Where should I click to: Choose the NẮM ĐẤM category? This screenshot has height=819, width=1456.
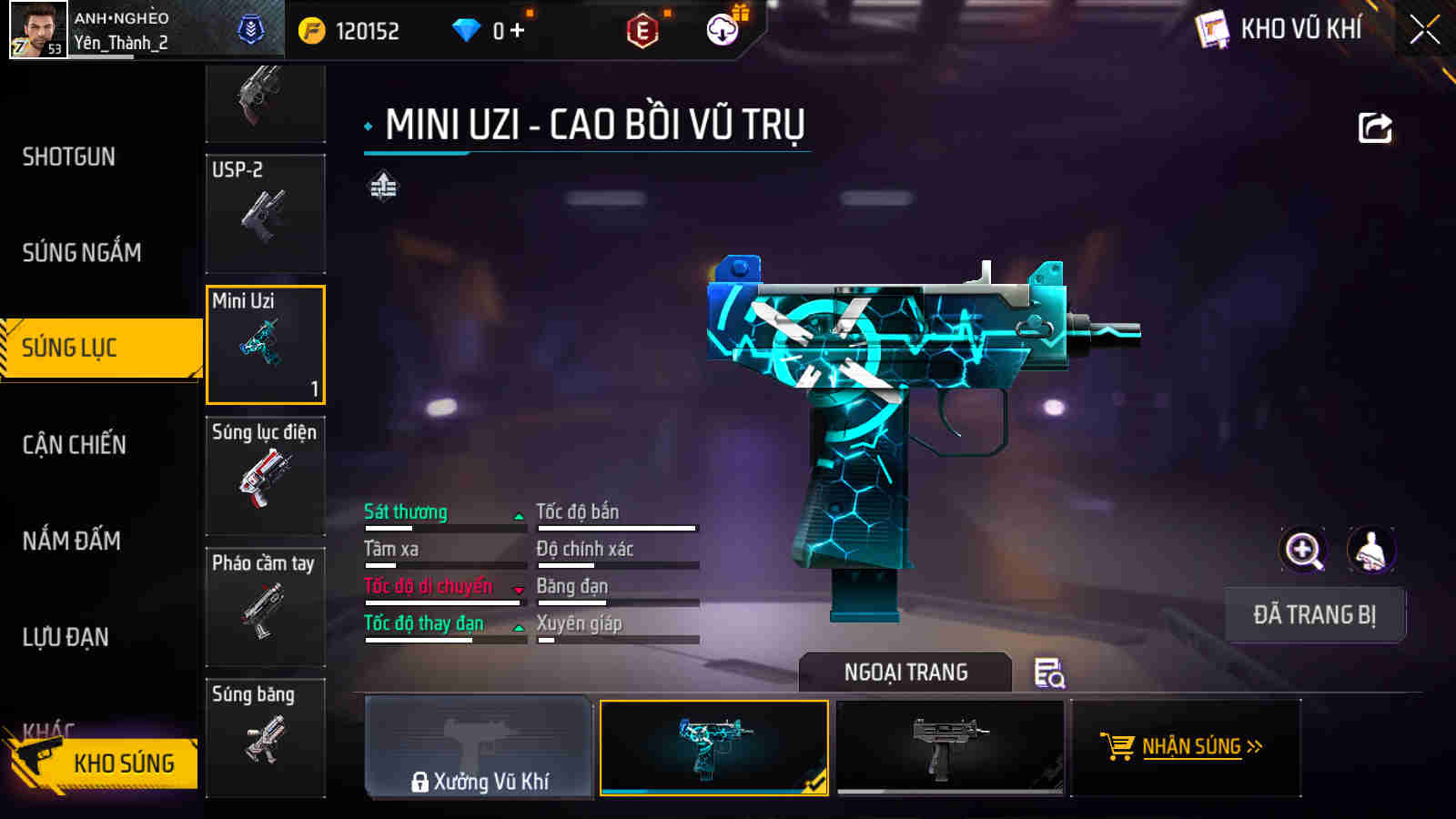click(72, 541)
